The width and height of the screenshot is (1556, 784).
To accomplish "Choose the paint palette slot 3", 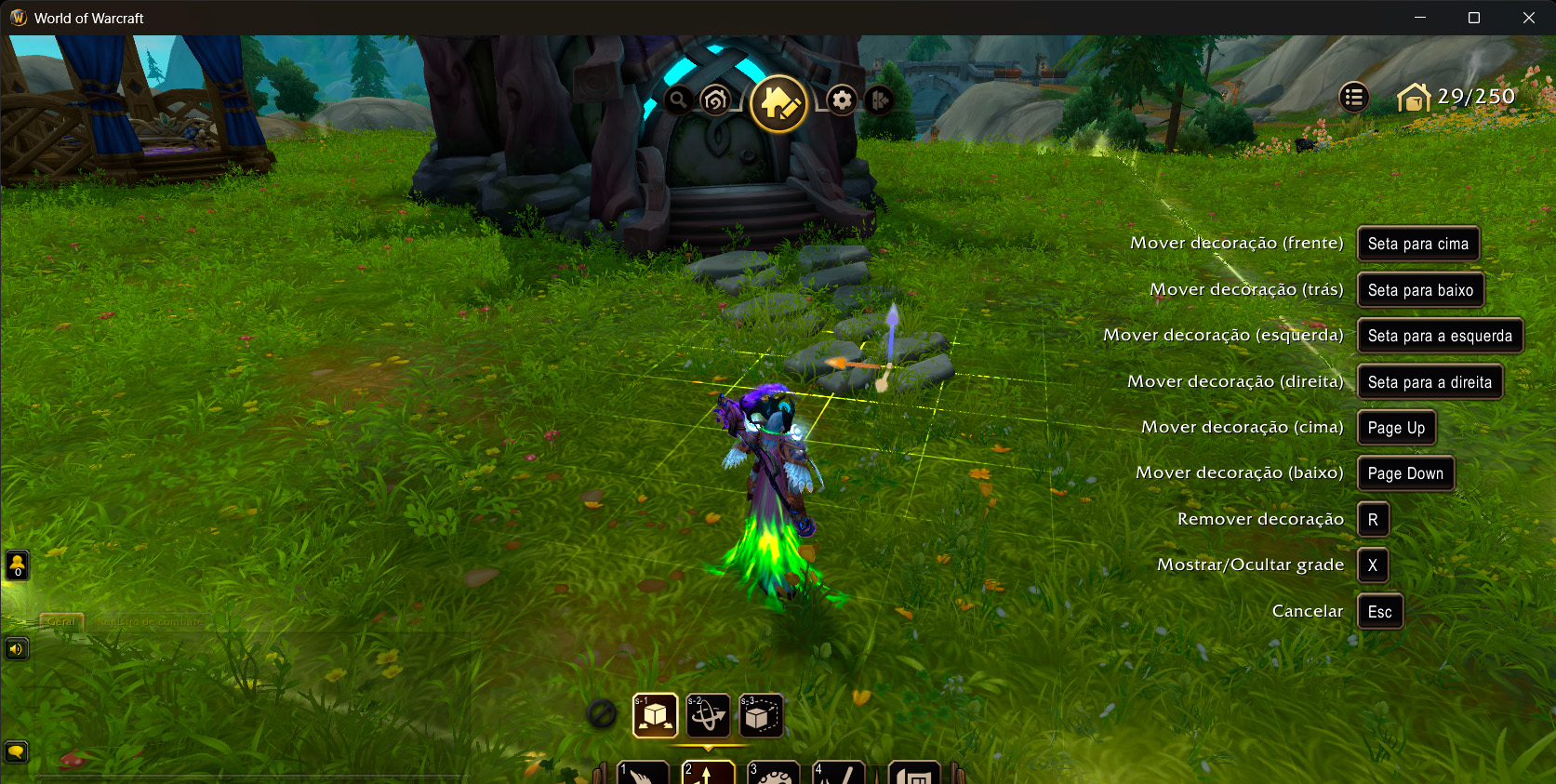I will click(x=773, y=773).
